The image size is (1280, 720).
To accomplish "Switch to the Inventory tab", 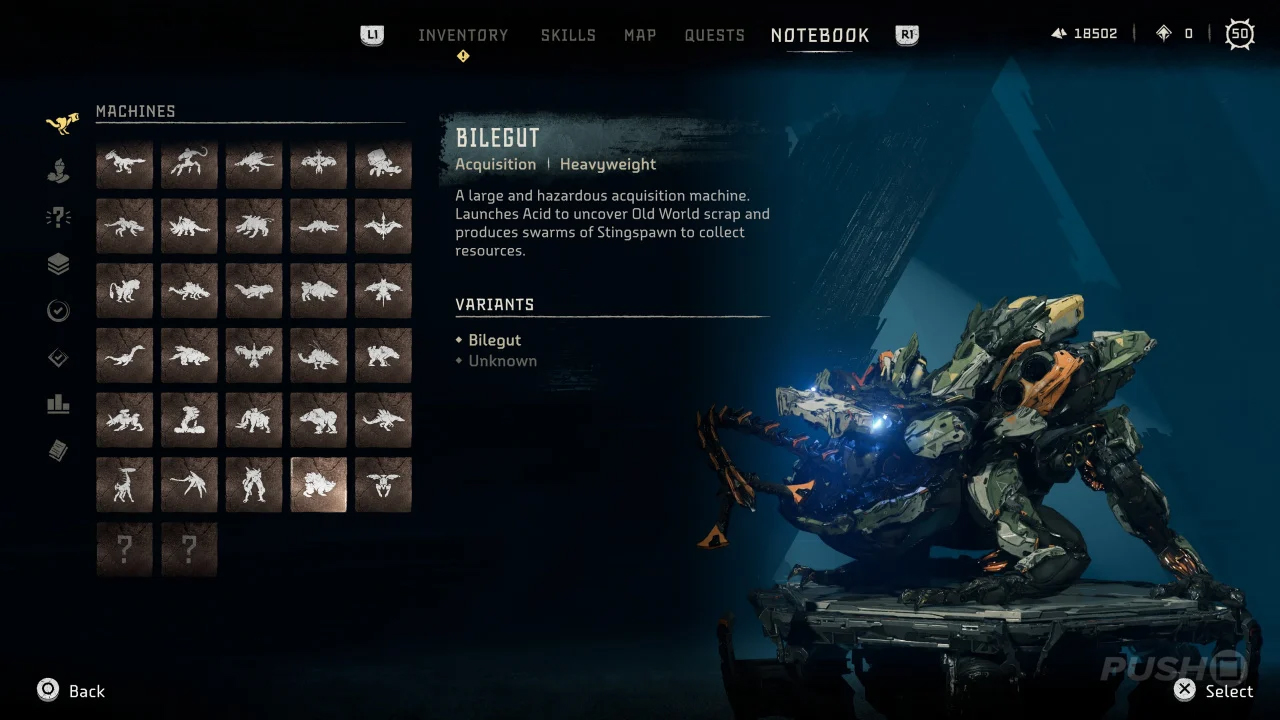I will [x=463, y=35].
